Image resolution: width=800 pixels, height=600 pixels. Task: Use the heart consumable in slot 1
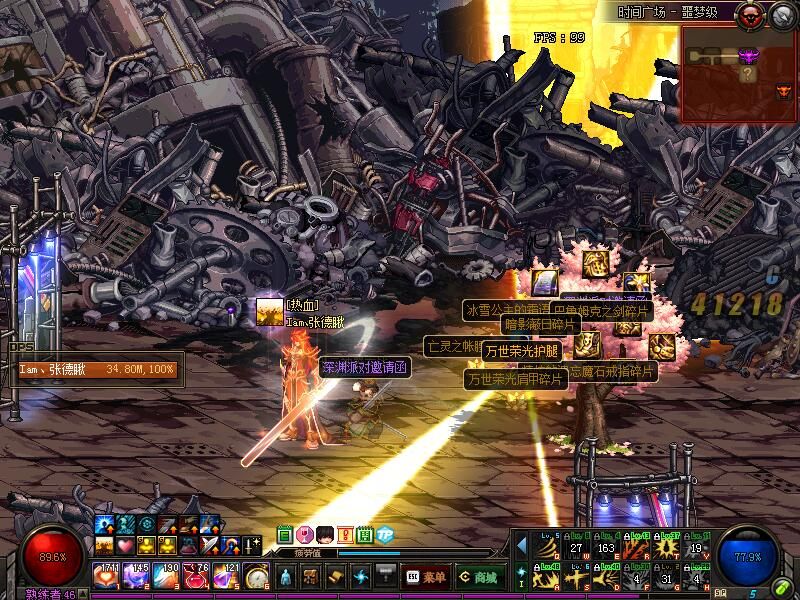point(108,577)
